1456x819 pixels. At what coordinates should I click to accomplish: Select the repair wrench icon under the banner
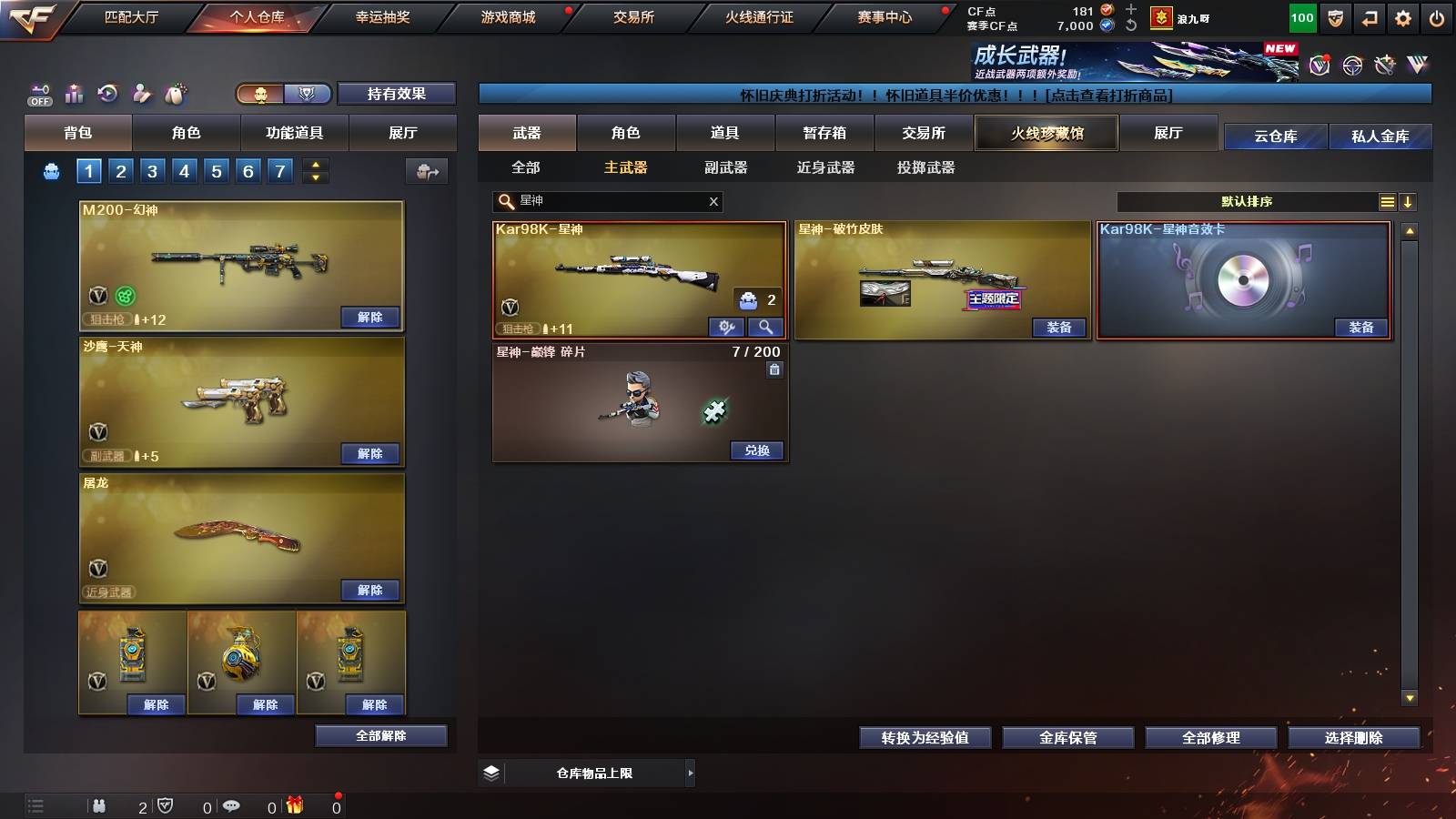tap(1384, 66)
